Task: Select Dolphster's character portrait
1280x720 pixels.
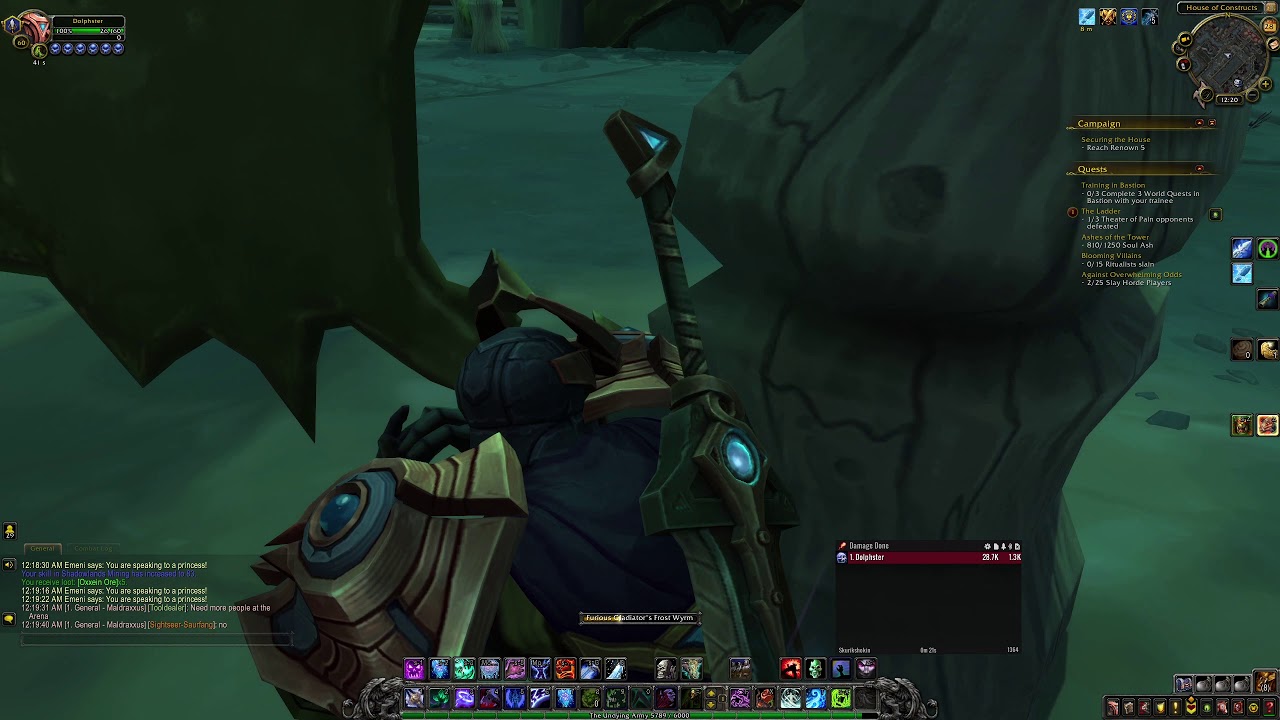Action: click(x=37, y=26)
